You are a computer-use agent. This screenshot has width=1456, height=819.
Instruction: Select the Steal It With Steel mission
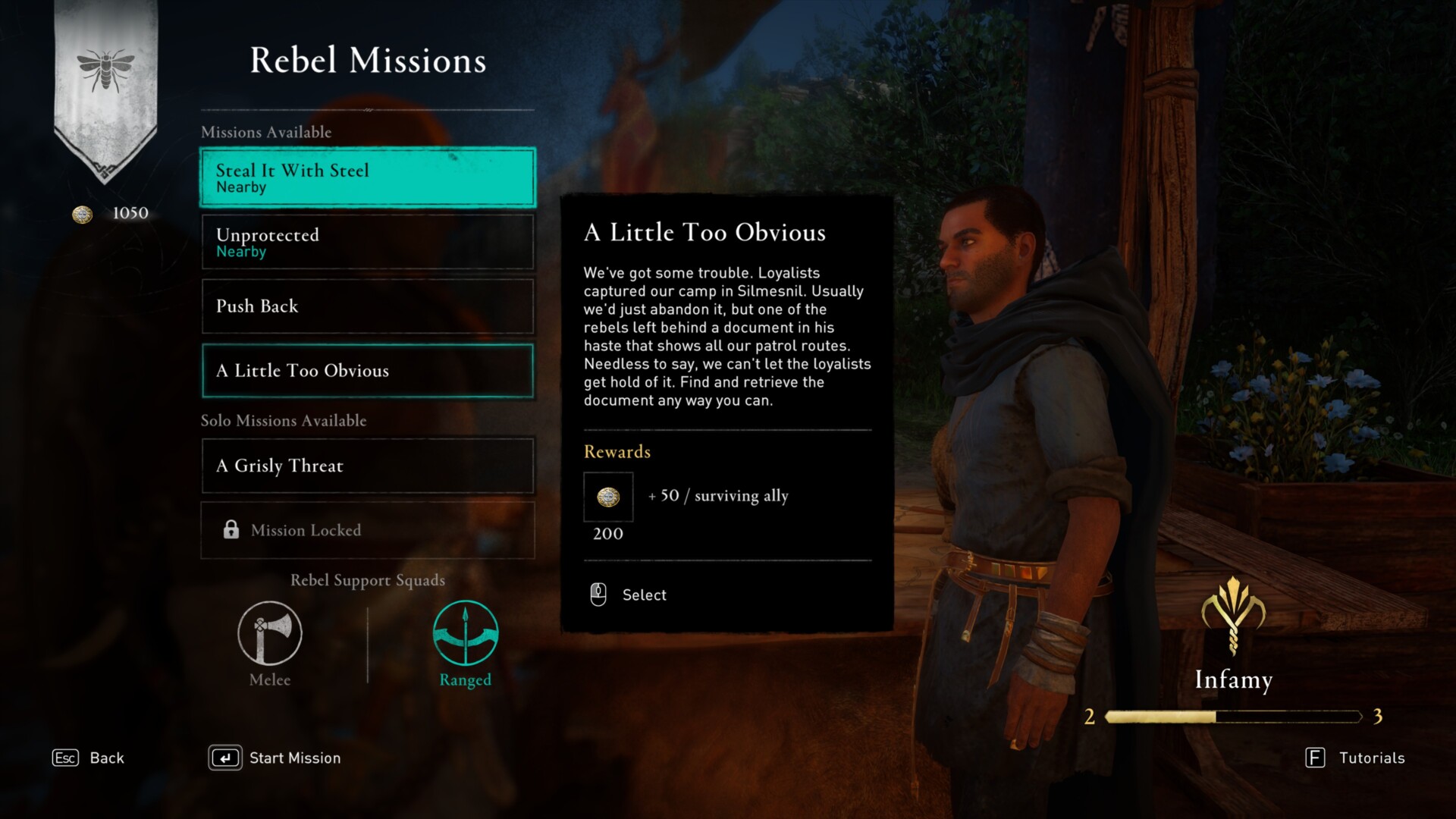368,177
